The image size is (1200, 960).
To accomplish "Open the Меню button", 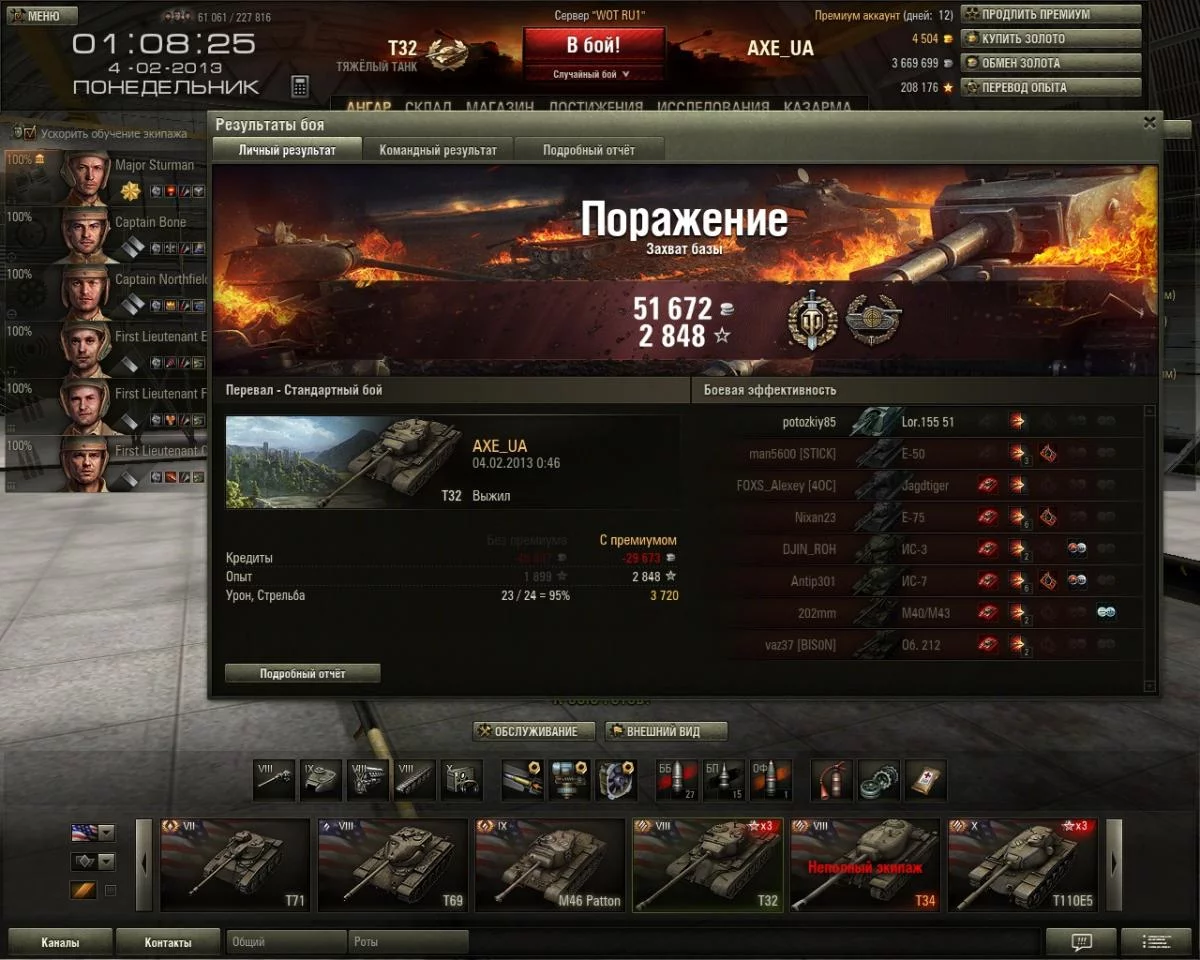I will tap(40, 16).
